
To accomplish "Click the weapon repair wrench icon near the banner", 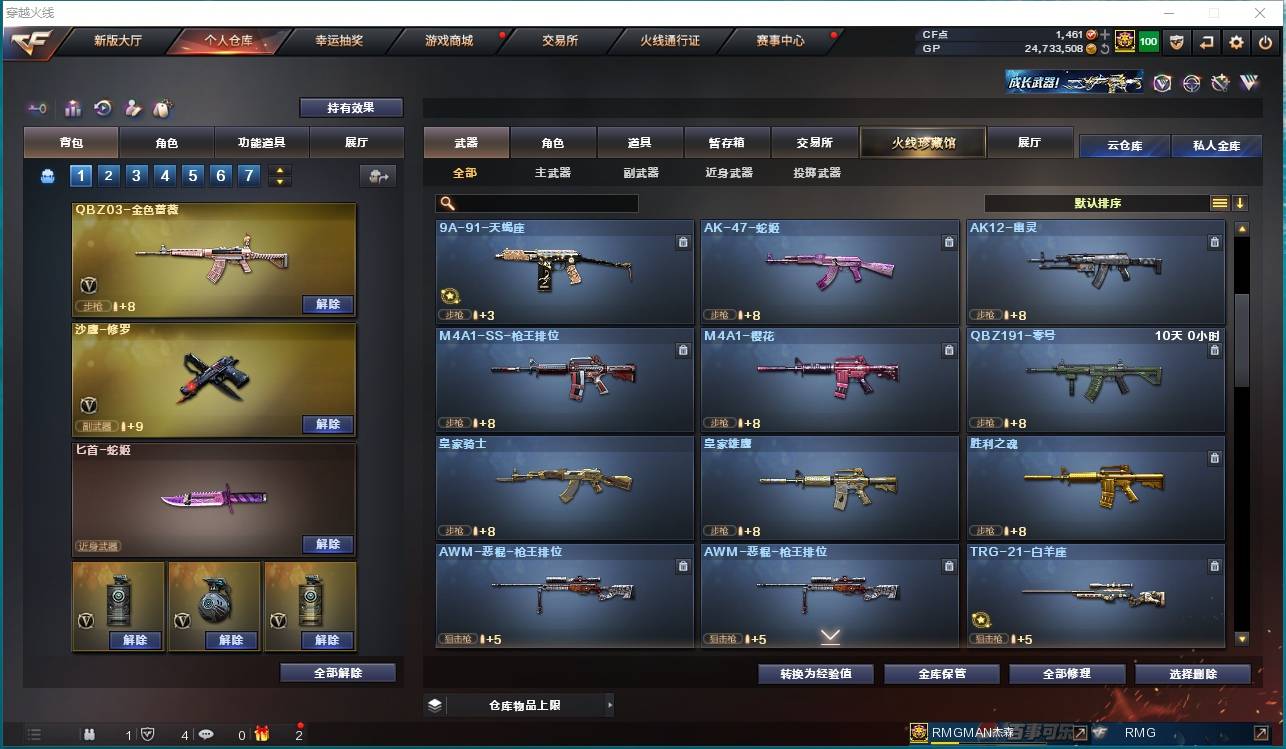I will point(1220,82).
